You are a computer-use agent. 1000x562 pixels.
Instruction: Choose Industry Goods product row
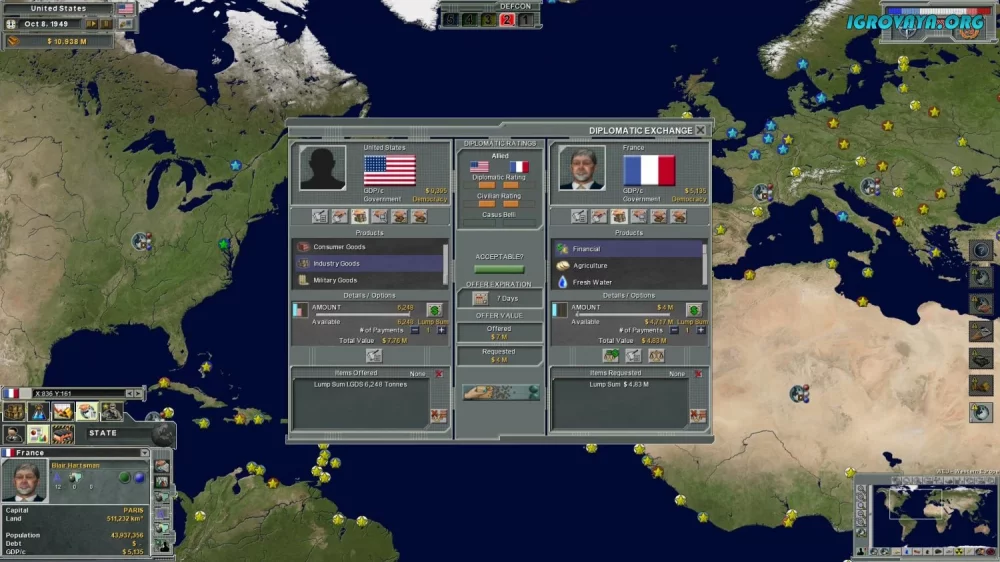pyautogui.click(x=369, y=264)
